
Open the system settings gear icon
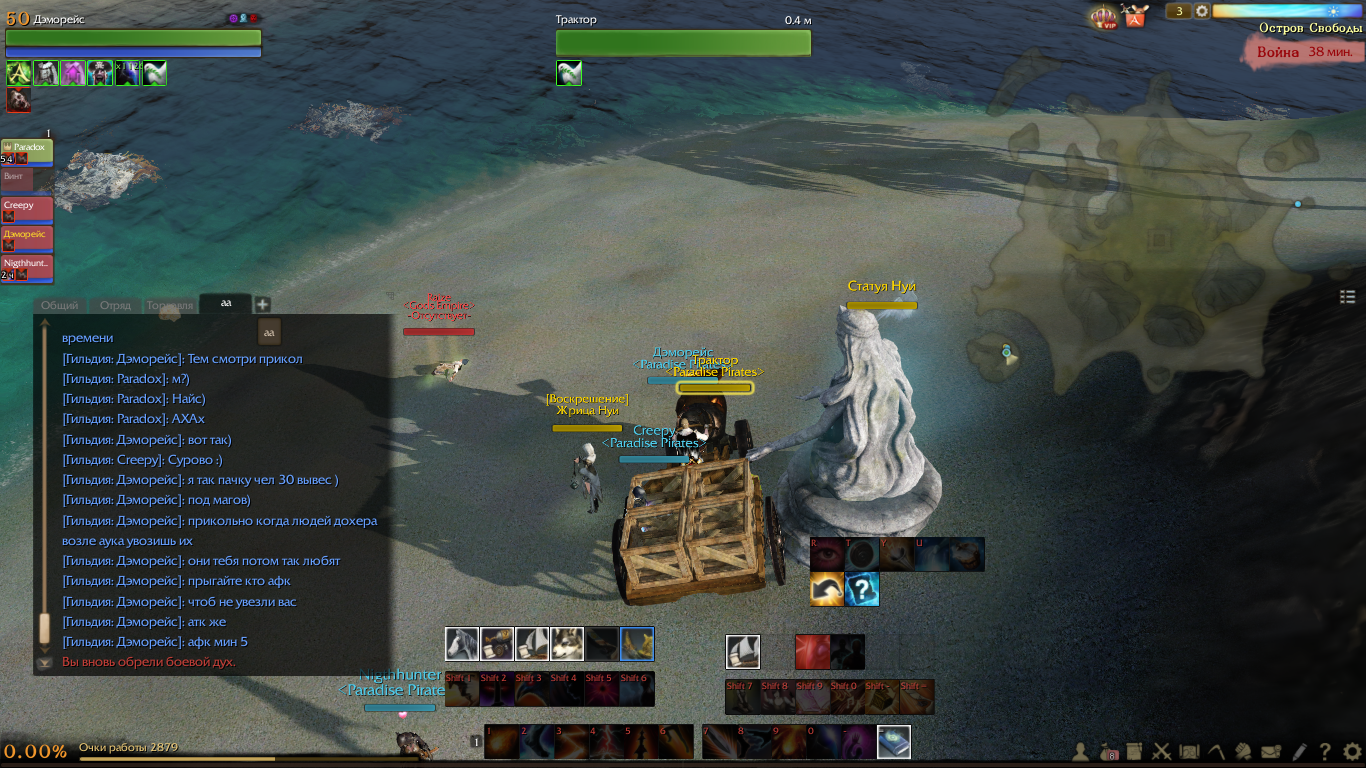pos(1352,751)
